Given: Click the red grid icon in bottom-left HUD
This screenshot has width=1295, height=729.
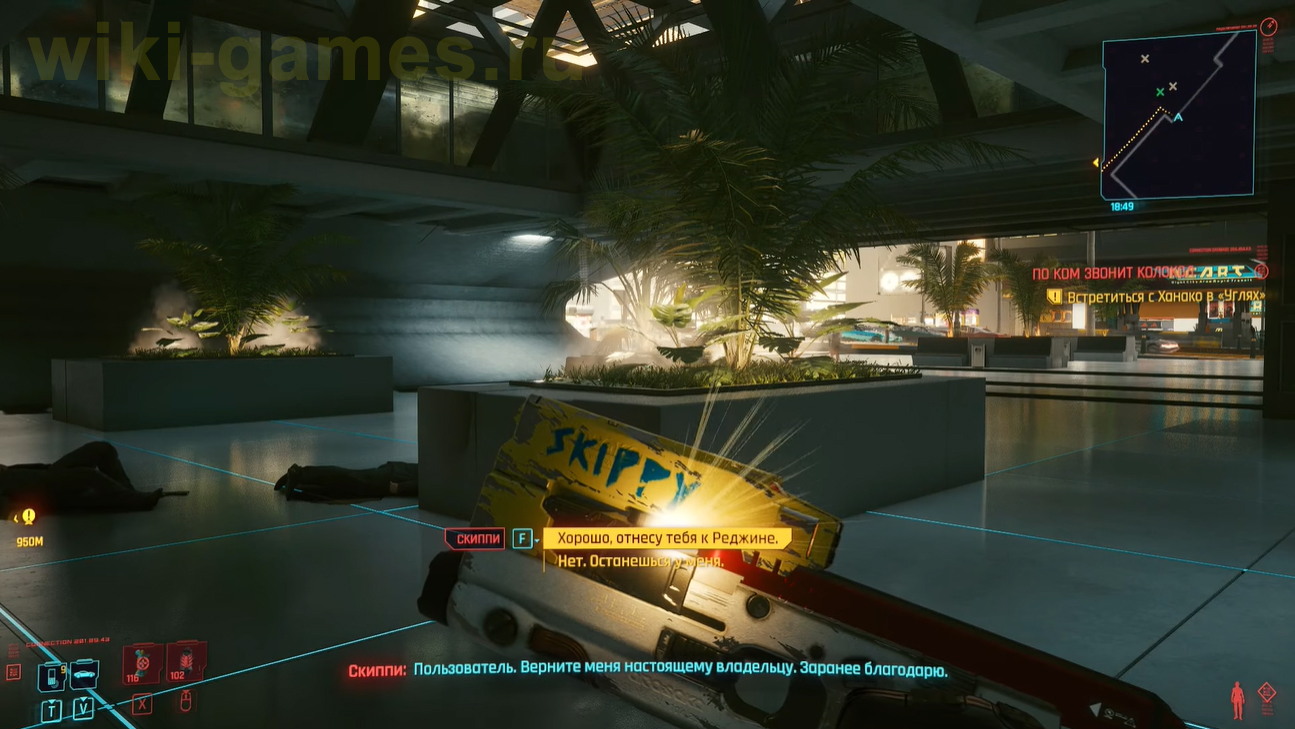Looking at the screenshot, I should click(13, 670).
